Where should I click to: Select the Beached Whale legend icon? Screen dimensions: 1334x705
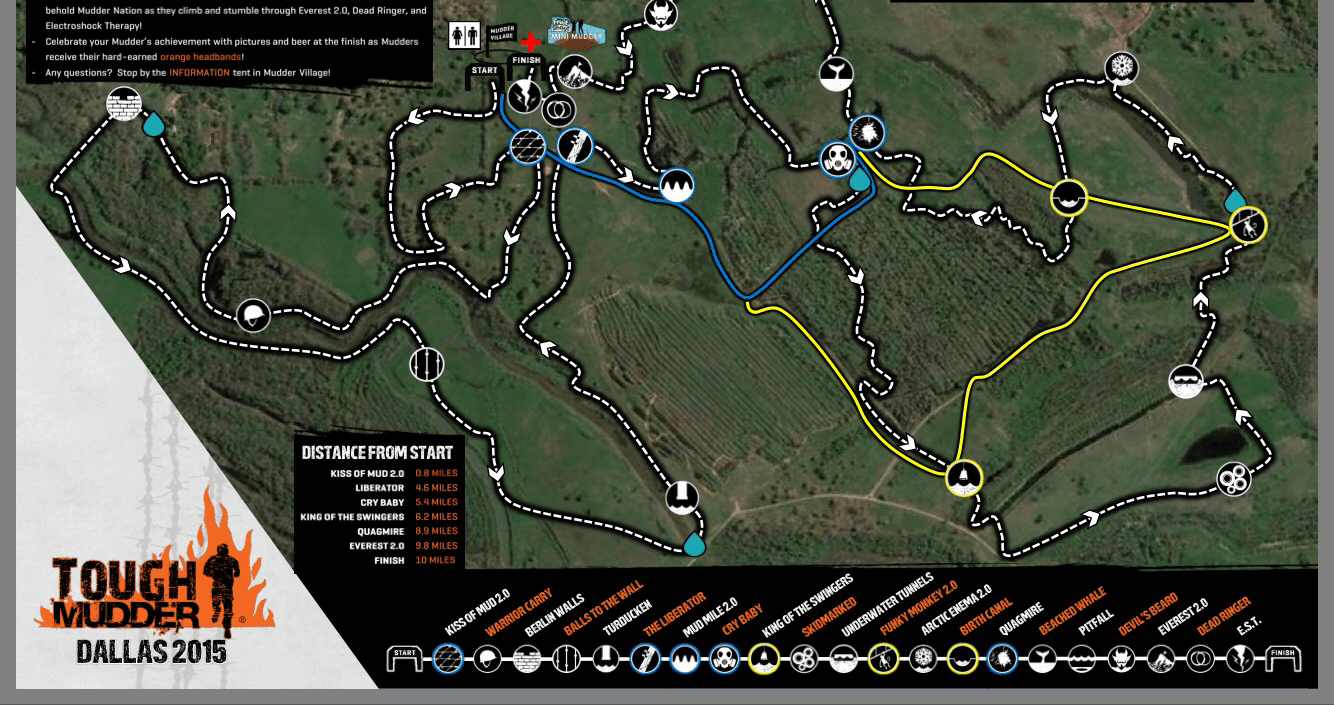[1042, 659]
